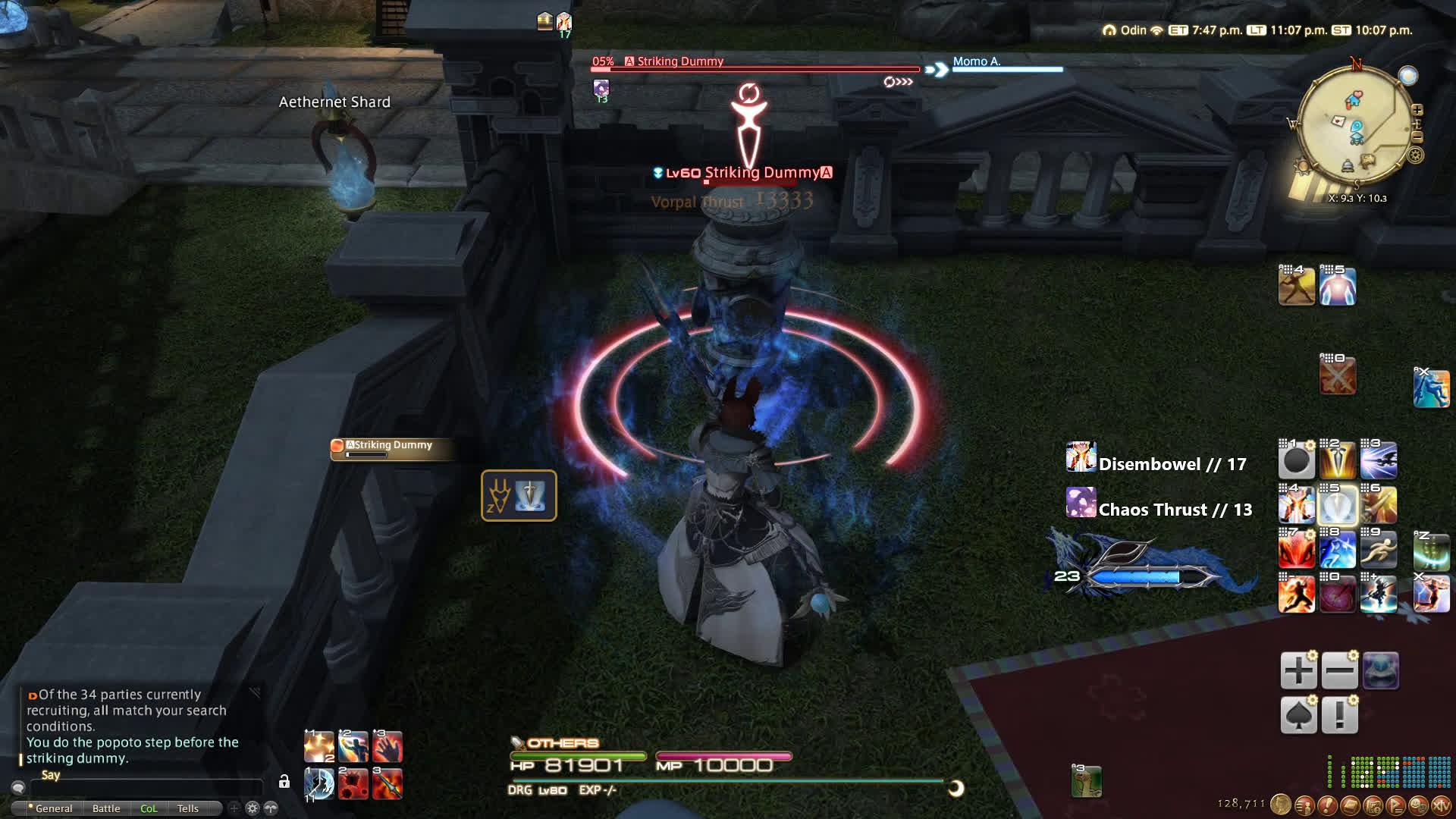Use the plus sign macro
Image resolution: width=1456 pixels, height=819 pixels.
[x=1298, y=671]
